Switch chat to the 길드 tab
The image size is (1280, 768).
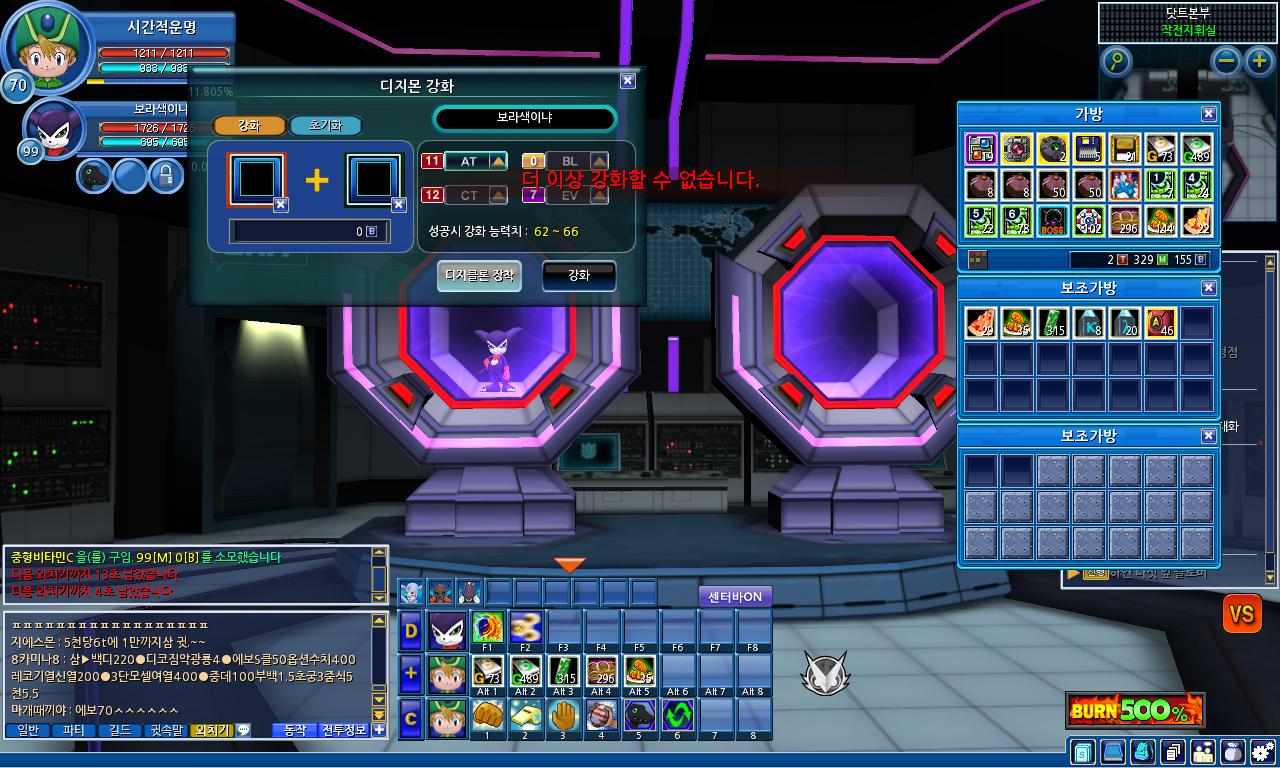[x=120, y=730]
